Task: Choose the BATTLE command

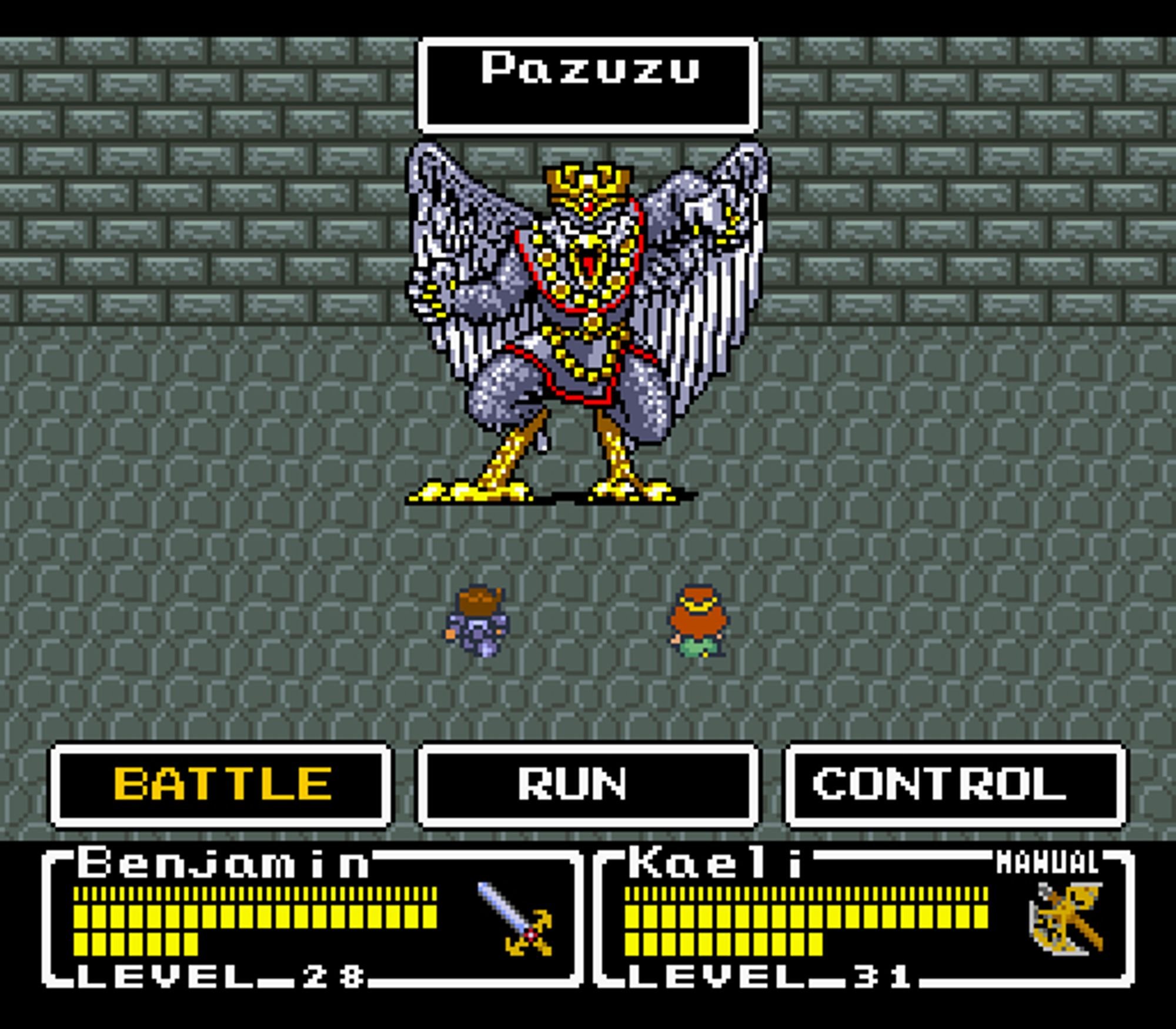Action: [221, 784]
